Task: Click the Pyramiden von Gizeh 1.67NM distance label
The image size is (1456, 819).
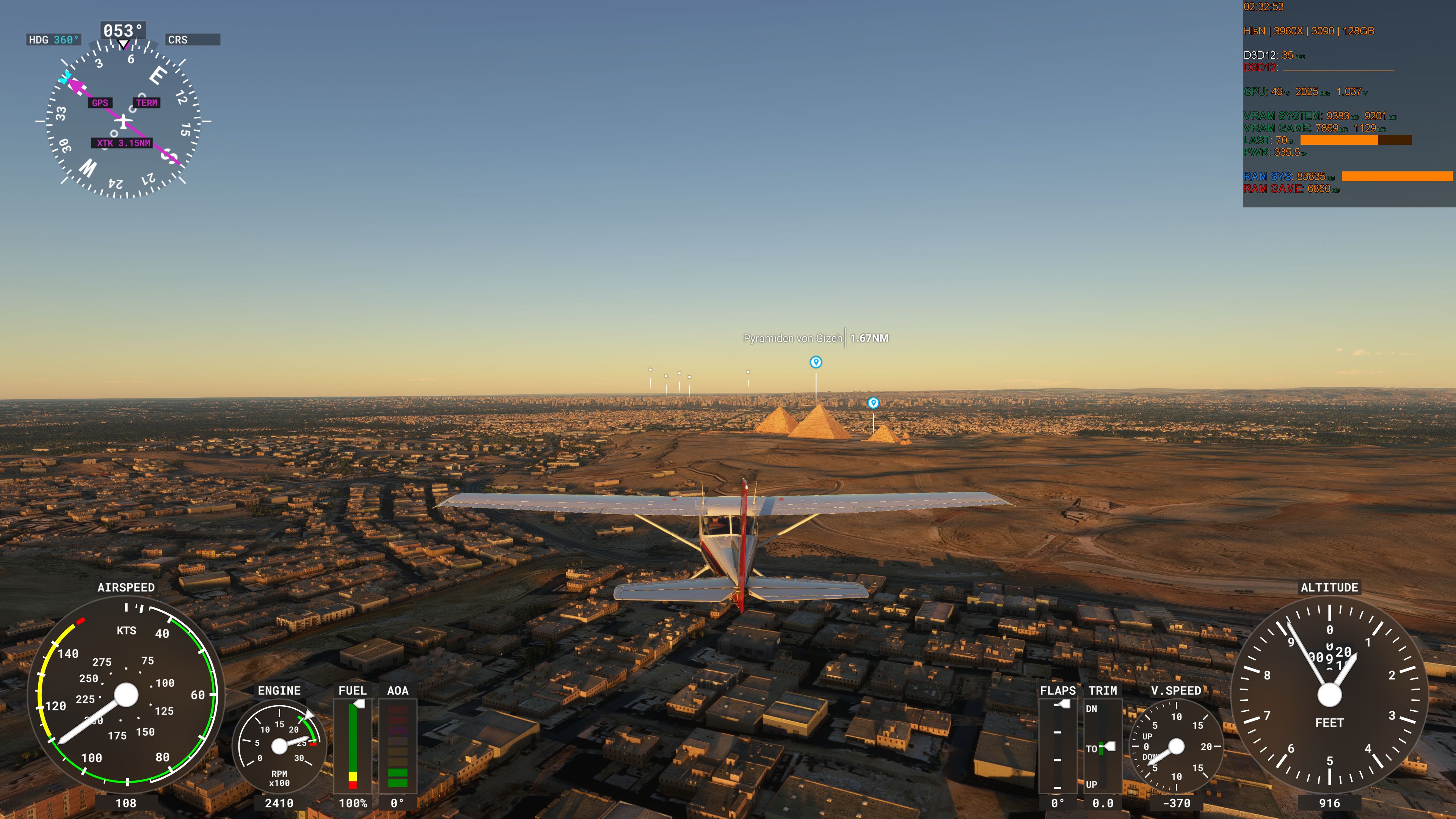Action: pos(816,337)
